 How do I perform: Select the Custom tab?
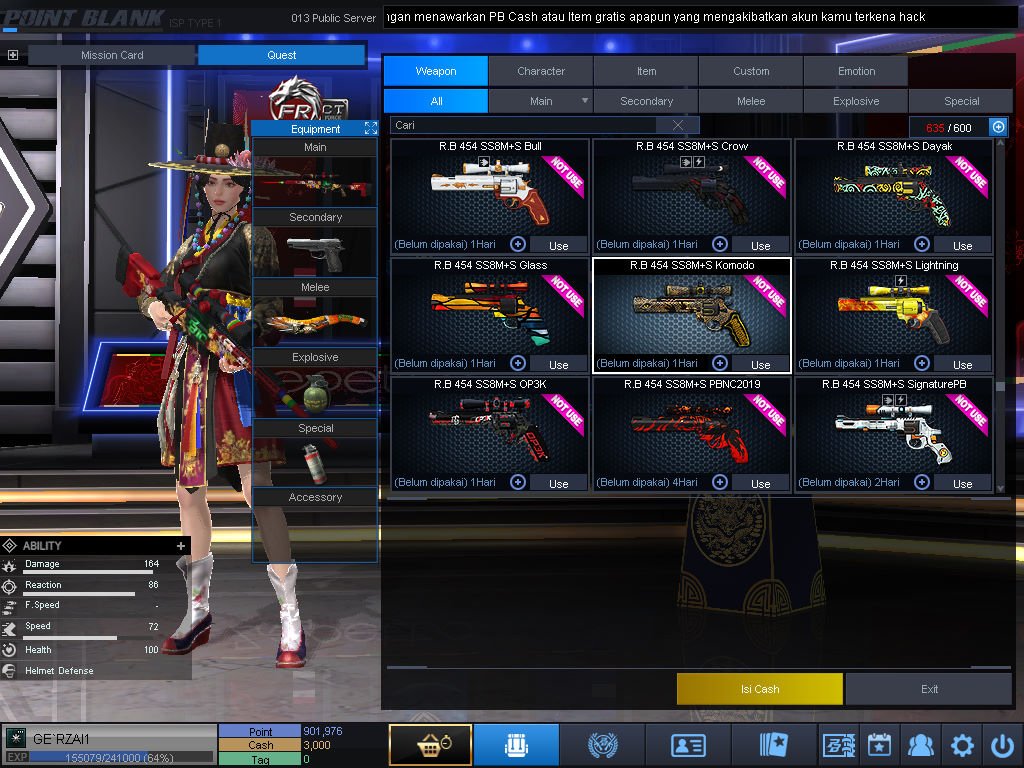point(751,71)
